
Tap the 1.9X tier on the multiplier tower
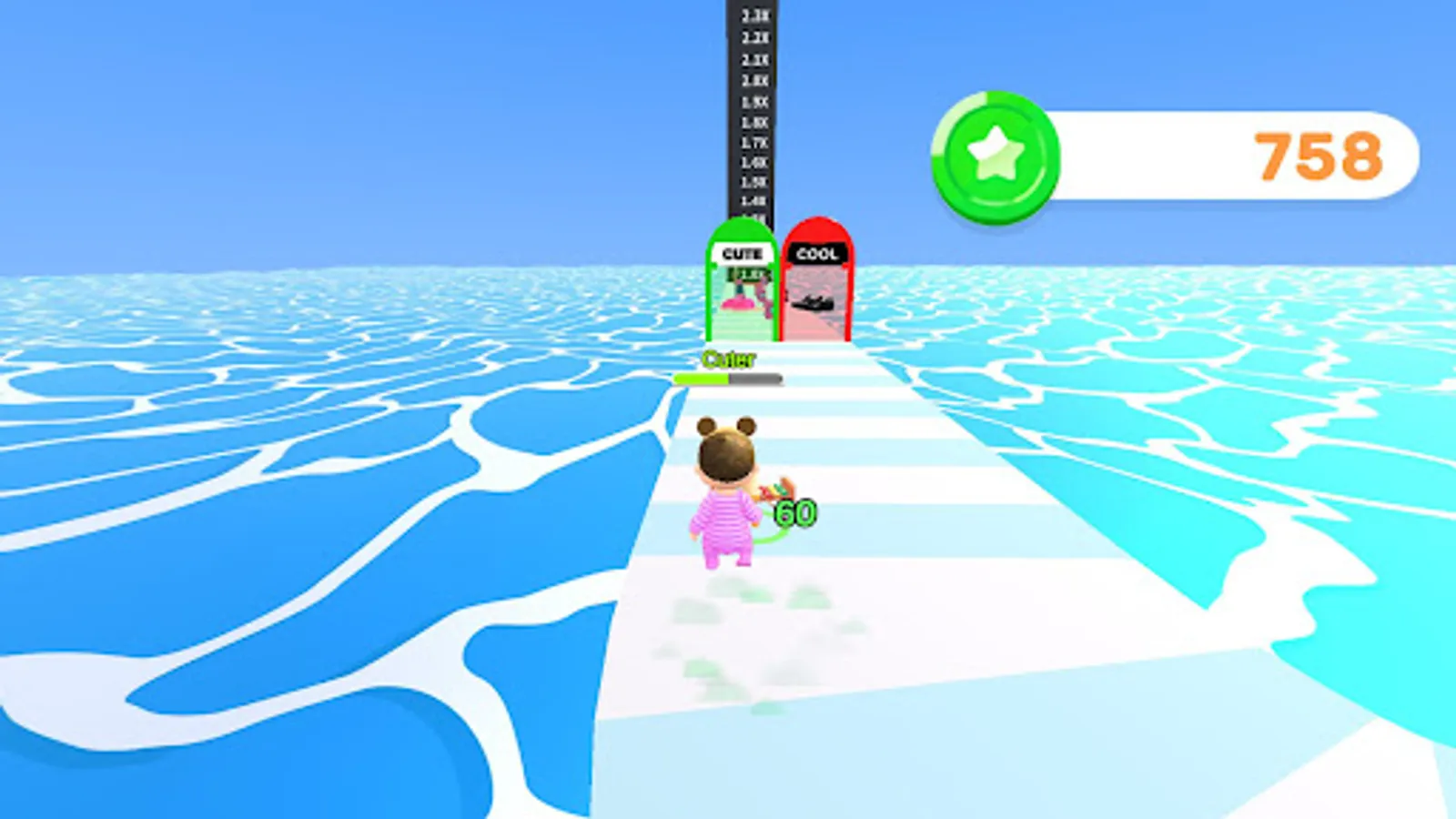(x=753, y=102)
